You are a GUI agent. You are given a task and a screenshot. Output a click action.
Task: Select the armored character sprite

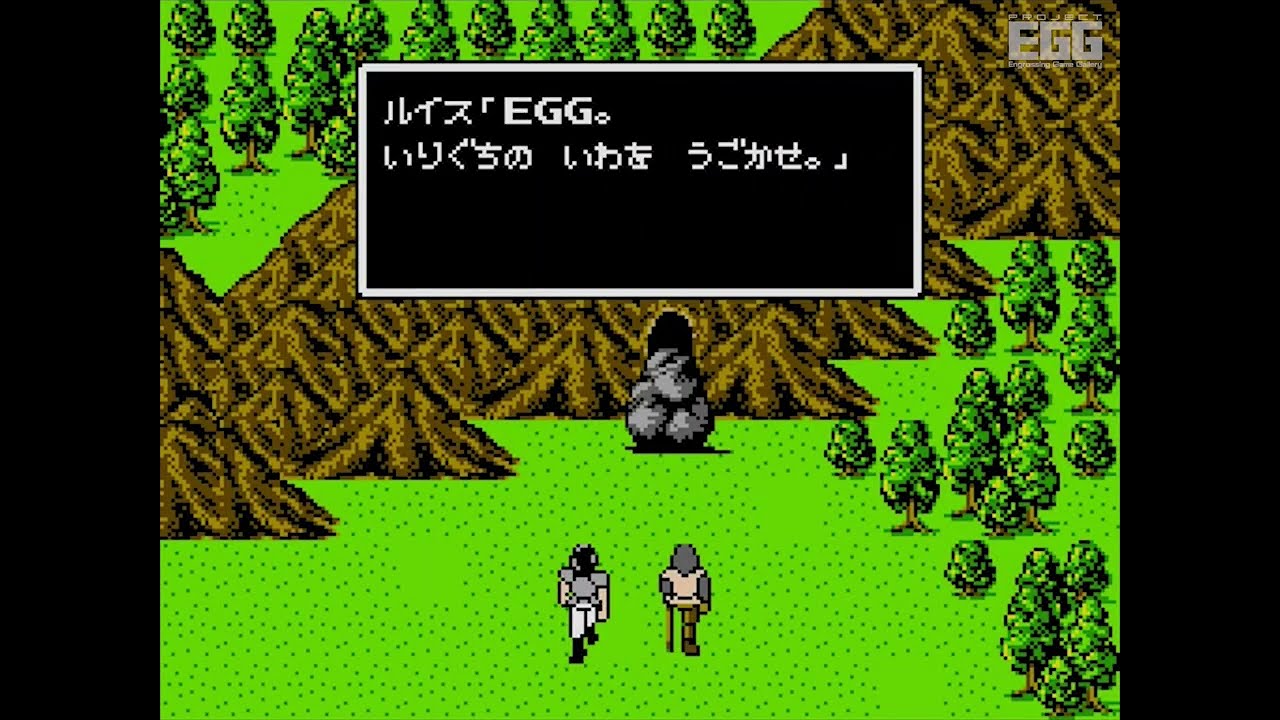(x=583, y=590)
